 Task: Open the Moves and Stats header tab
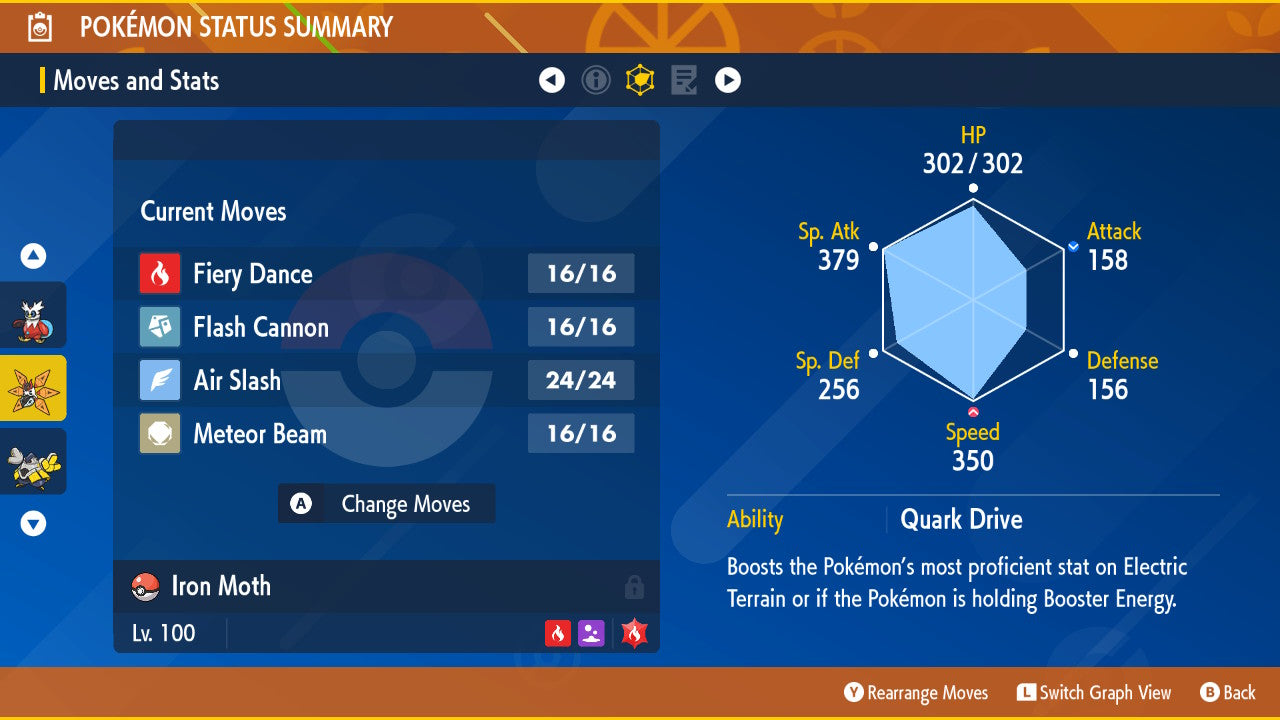tap(136, 80)
